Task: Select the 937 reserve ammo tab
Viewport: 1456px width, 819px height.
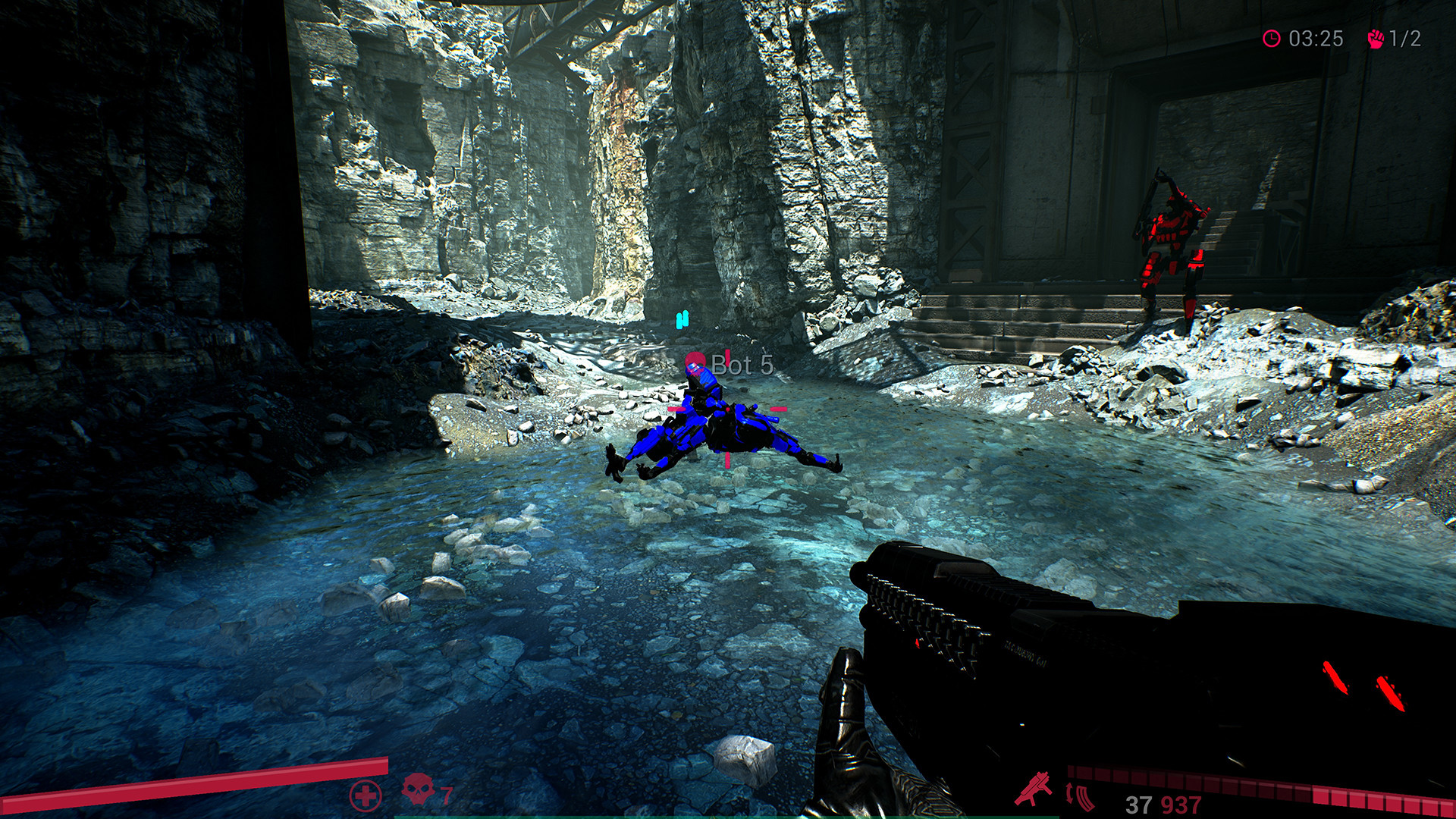Action: pos(1181,802)
